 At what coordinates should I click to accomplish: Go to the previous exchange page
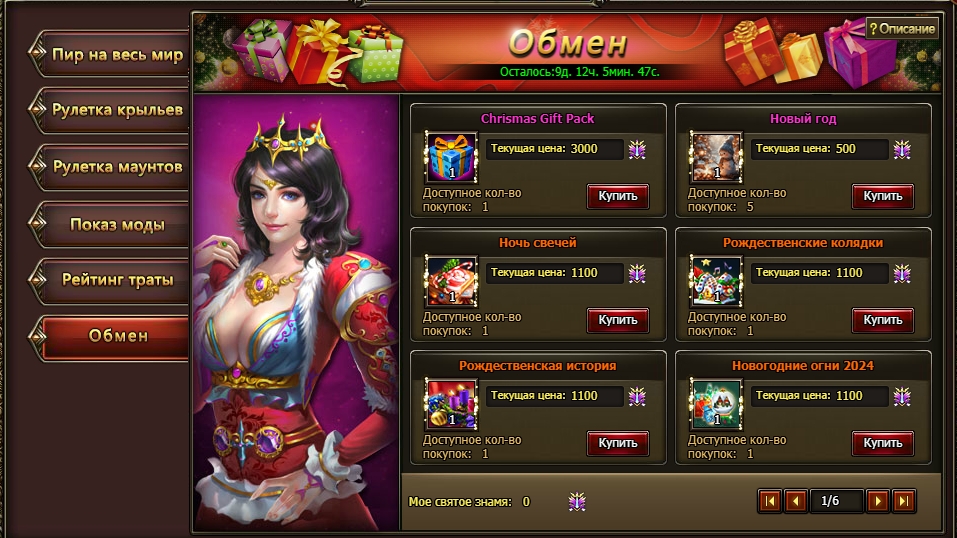pos(796,501)
